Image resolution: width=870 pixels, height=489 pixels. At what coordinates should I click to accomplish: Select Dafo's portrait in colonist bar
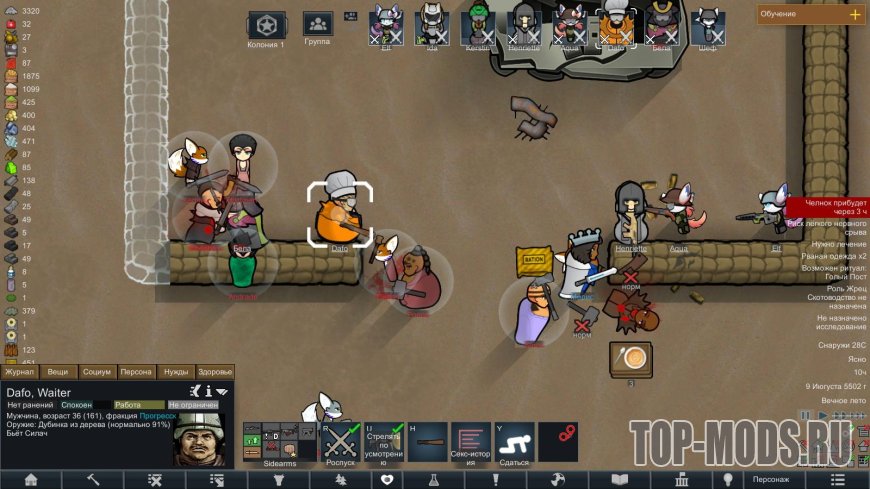pos(615,26)
